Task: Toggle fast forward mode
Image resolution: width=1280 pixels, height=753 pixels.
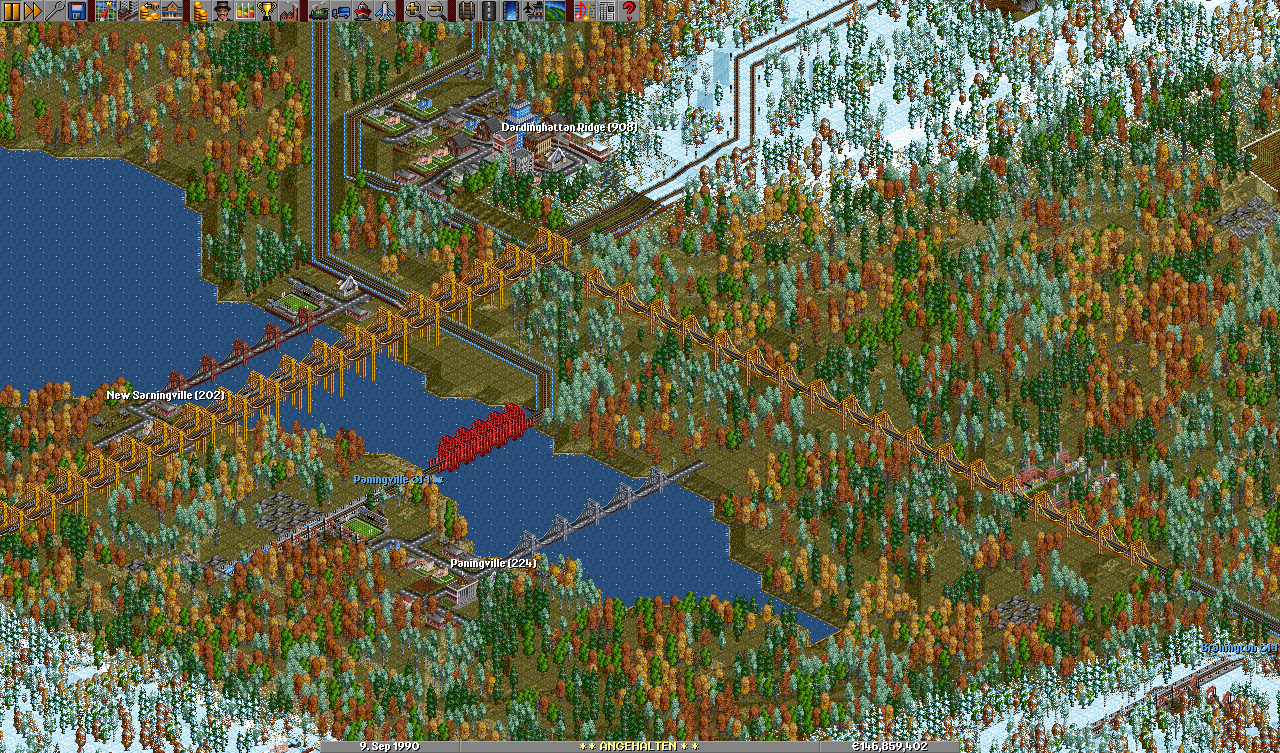Action: click(33, 11)
